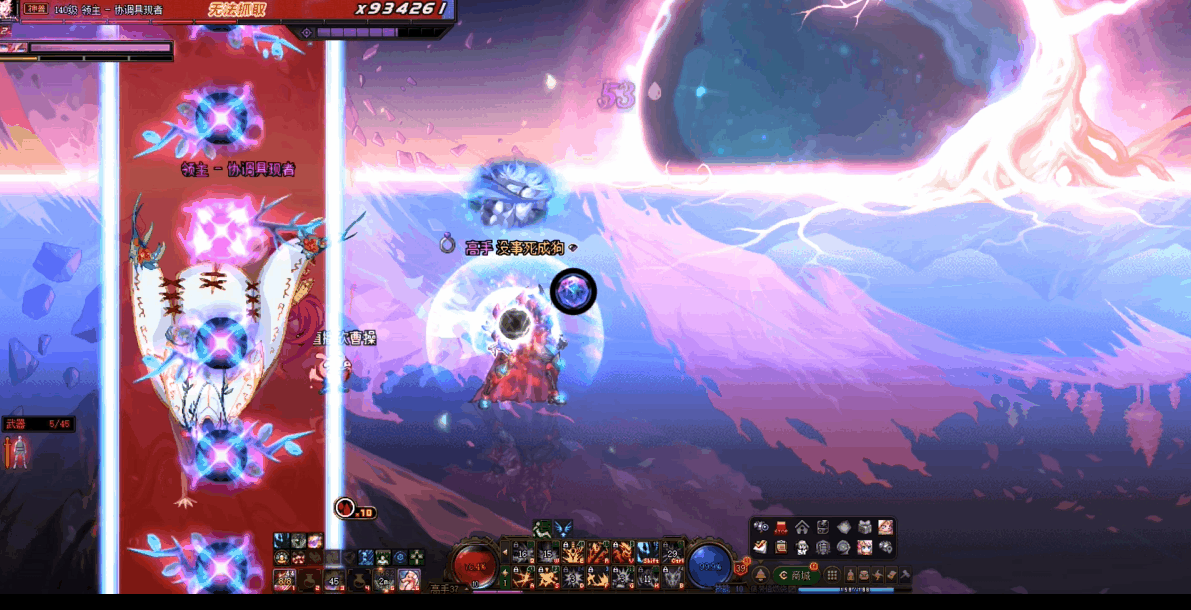This screenshot has height=610, width=1191.
Task: Open the nine-dot grid menu button
Action: (832, 575)
